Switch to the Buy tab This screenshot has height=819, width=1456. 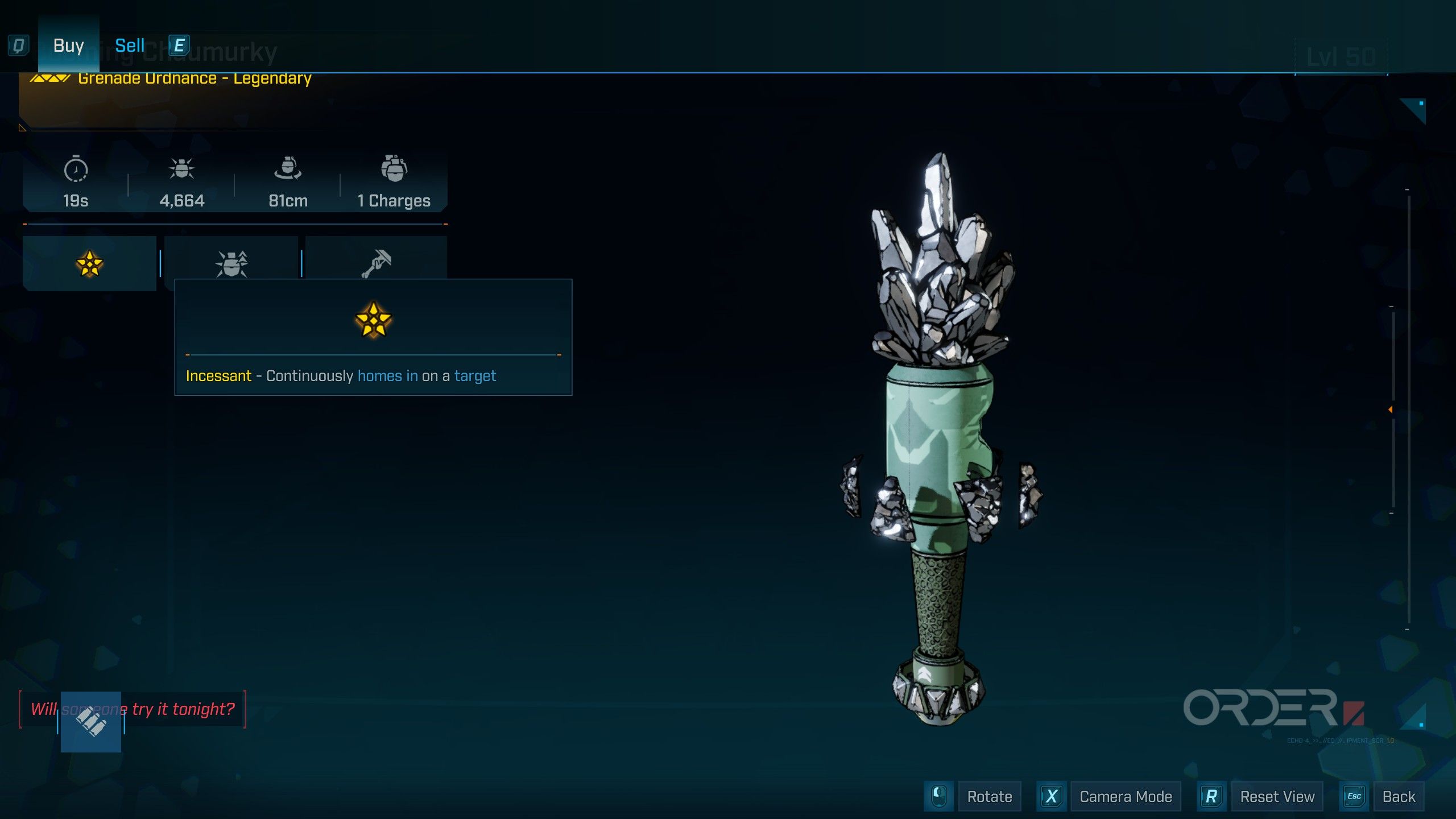tap(68, 45)
